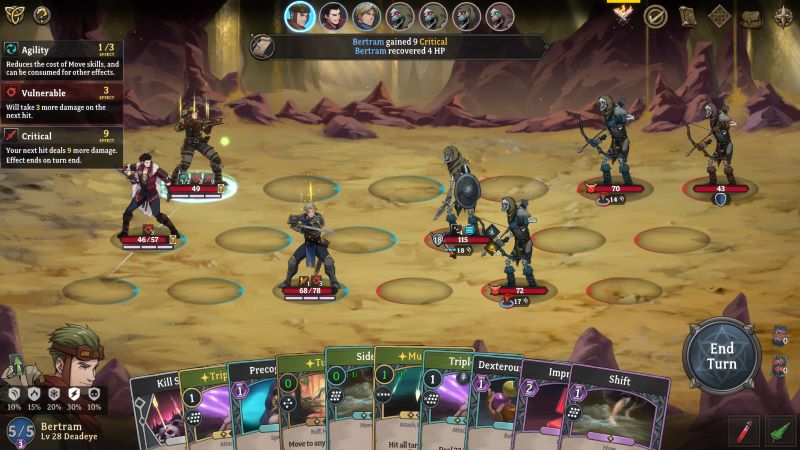Use the green feather item slot
Viewport: 800px width, 450px height.
click(780, 431)
